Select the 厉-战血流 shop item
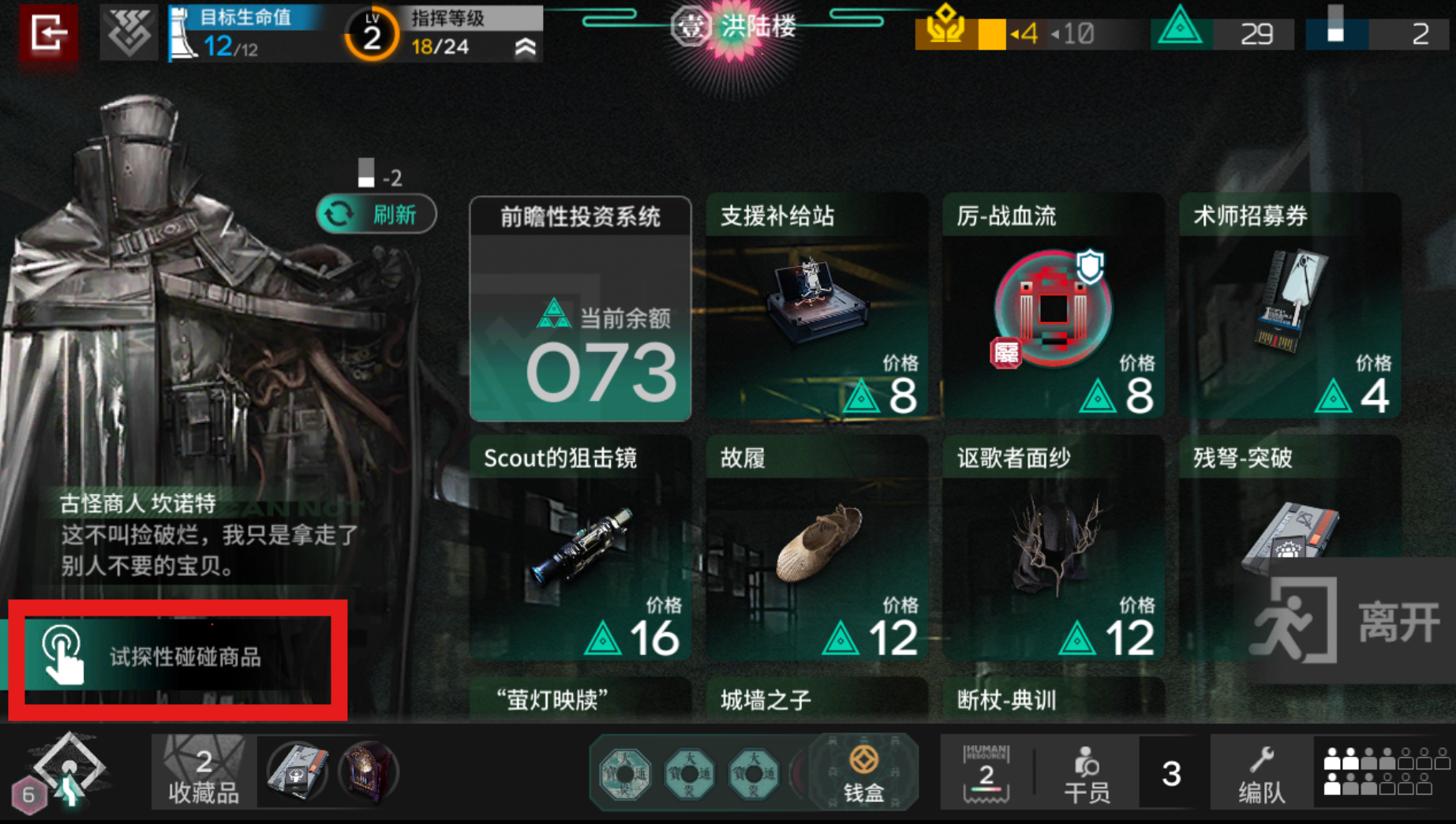The height and width of the screenshot is (824, 1456). tap(1053, 307)
